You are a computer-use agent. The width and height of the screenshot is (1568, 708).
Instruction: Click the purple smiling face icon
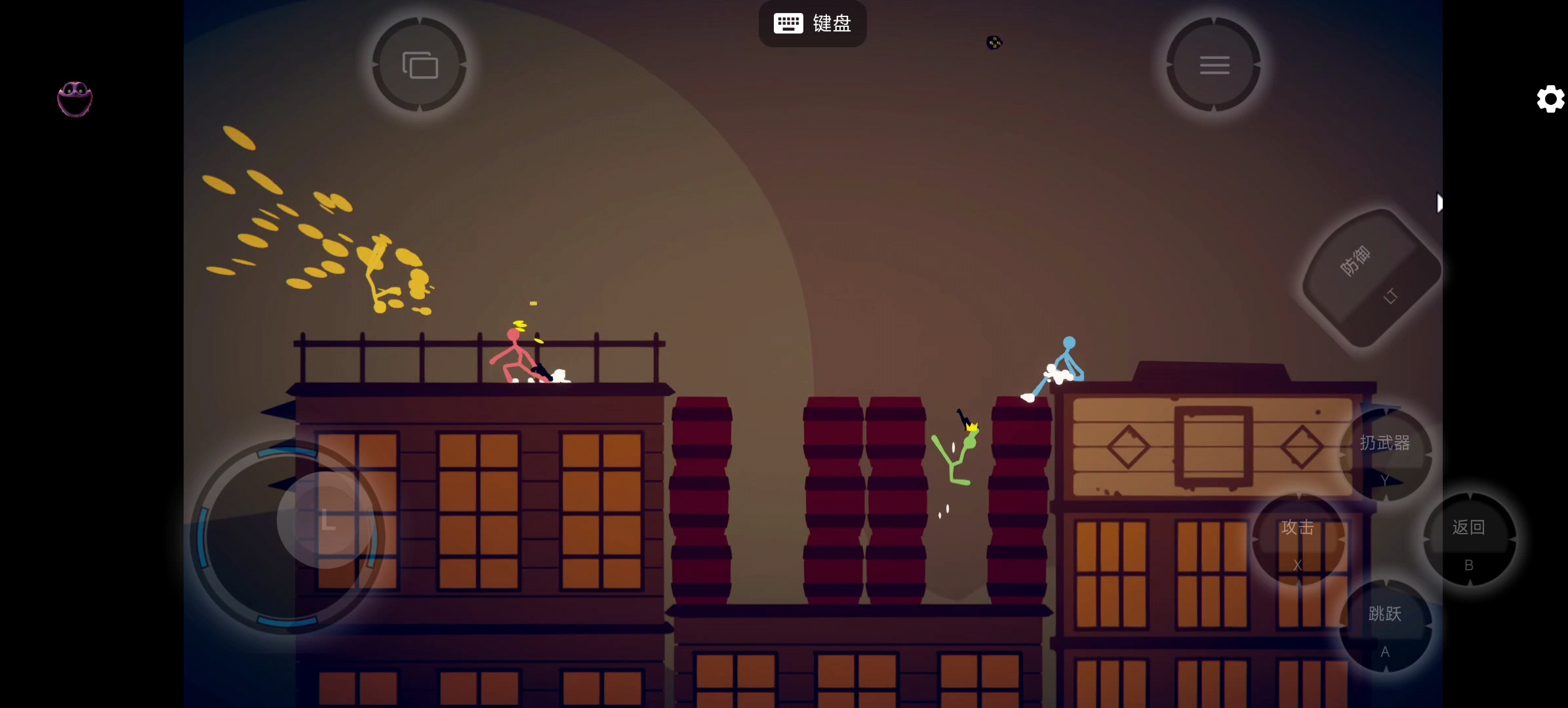click(x=75, y=100)
